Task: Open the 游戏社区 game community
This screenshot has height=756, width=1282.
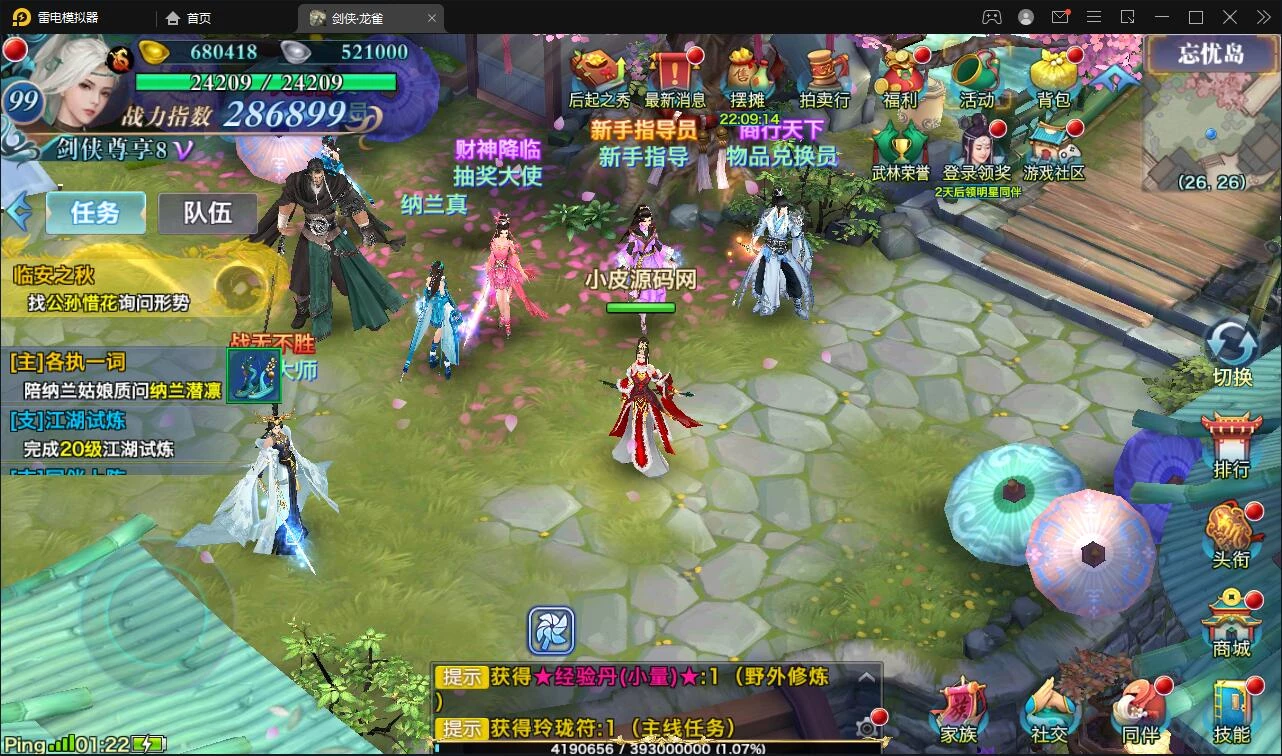Action: click(1054, 148)
